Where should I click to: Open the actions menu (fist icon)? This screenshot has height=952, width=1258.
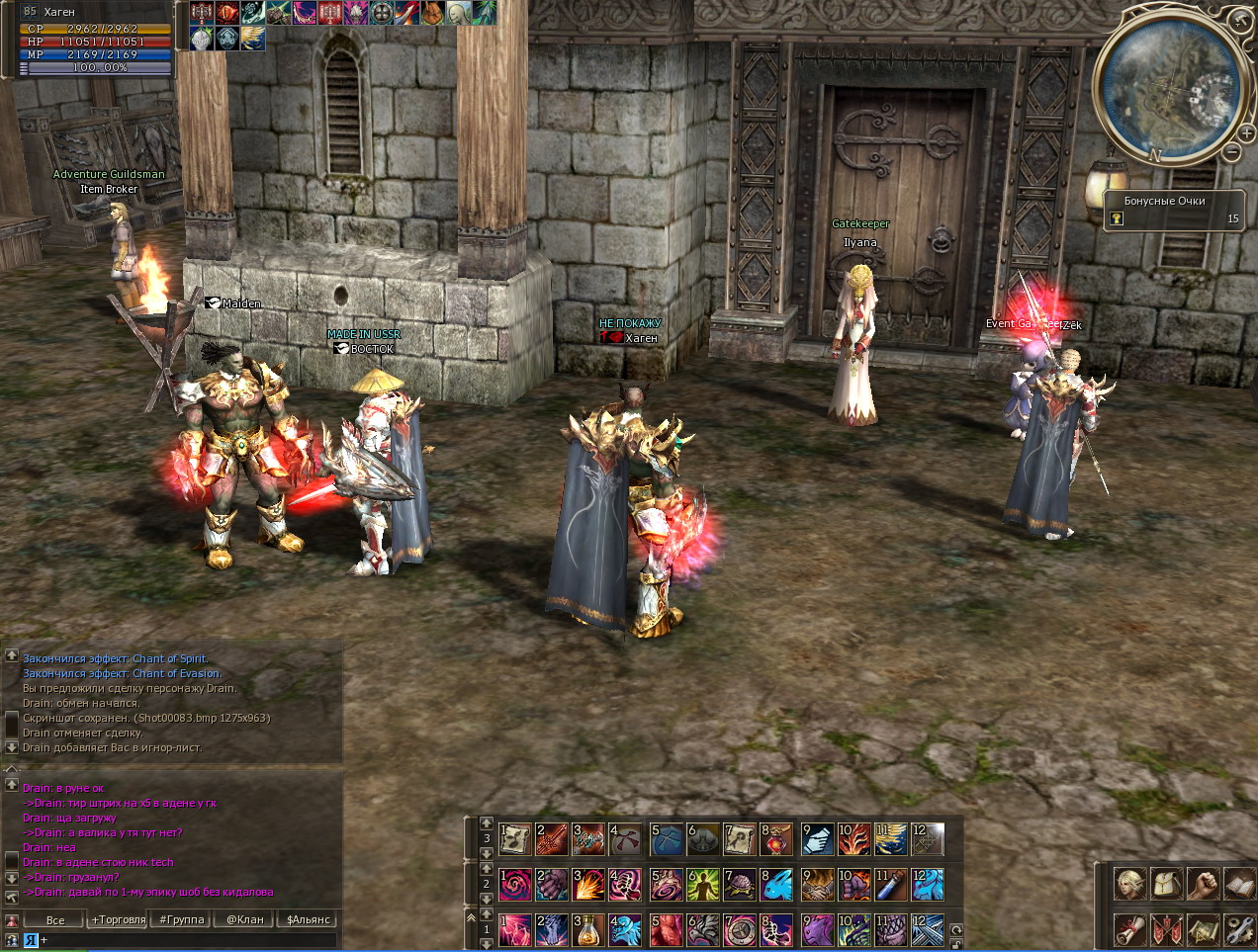coord(1203,884)
